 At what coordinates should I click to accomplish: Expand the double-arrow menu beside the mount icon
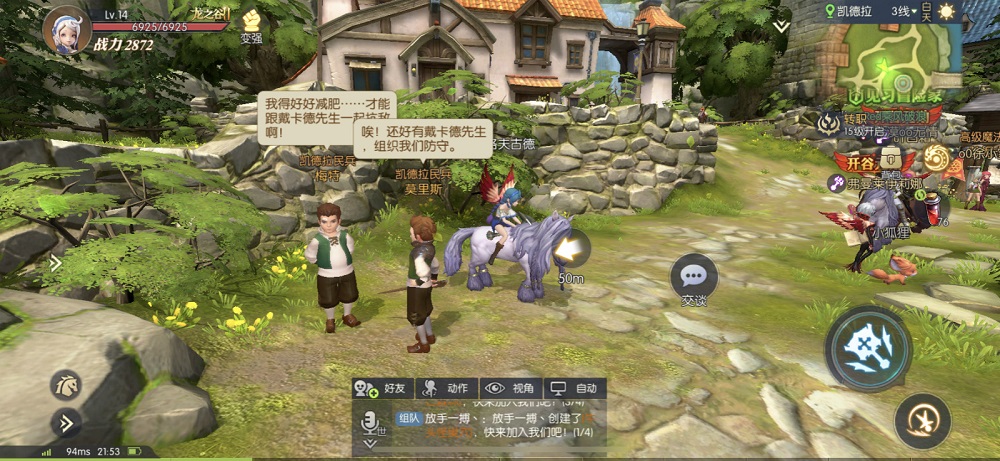pyautogui.click(x=65, y=423)
